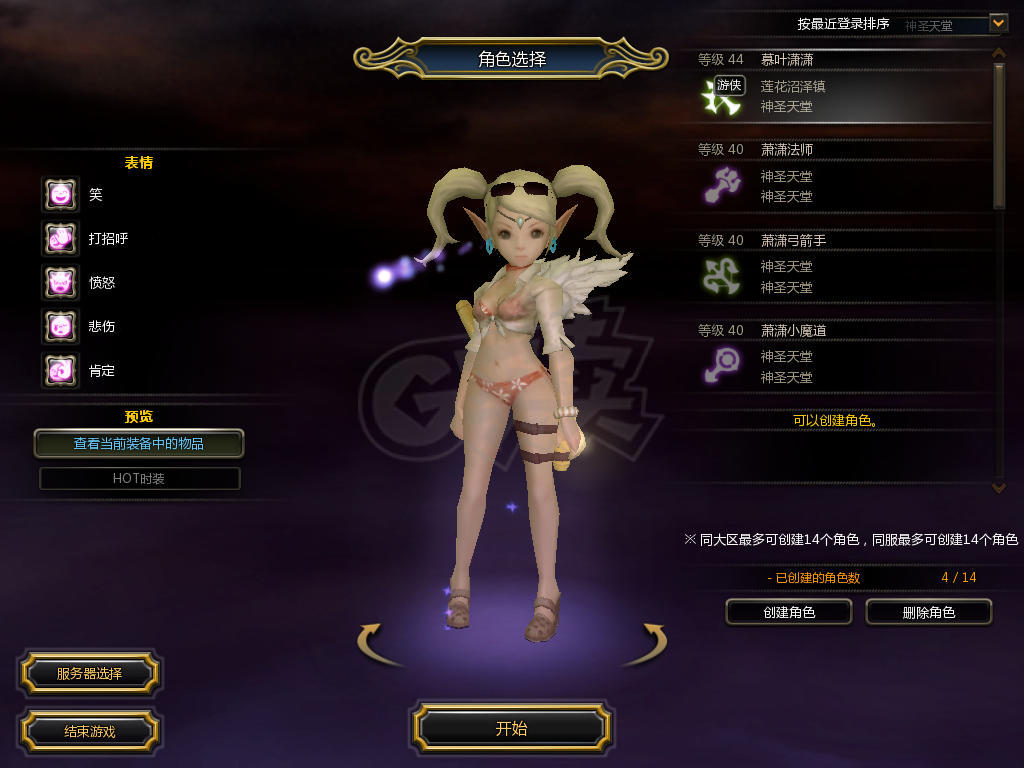The width and height of the screenshot is (1024, 768).
Task: Trigger the 愤怒 angry expression
Action: click(x=60, y=283)
